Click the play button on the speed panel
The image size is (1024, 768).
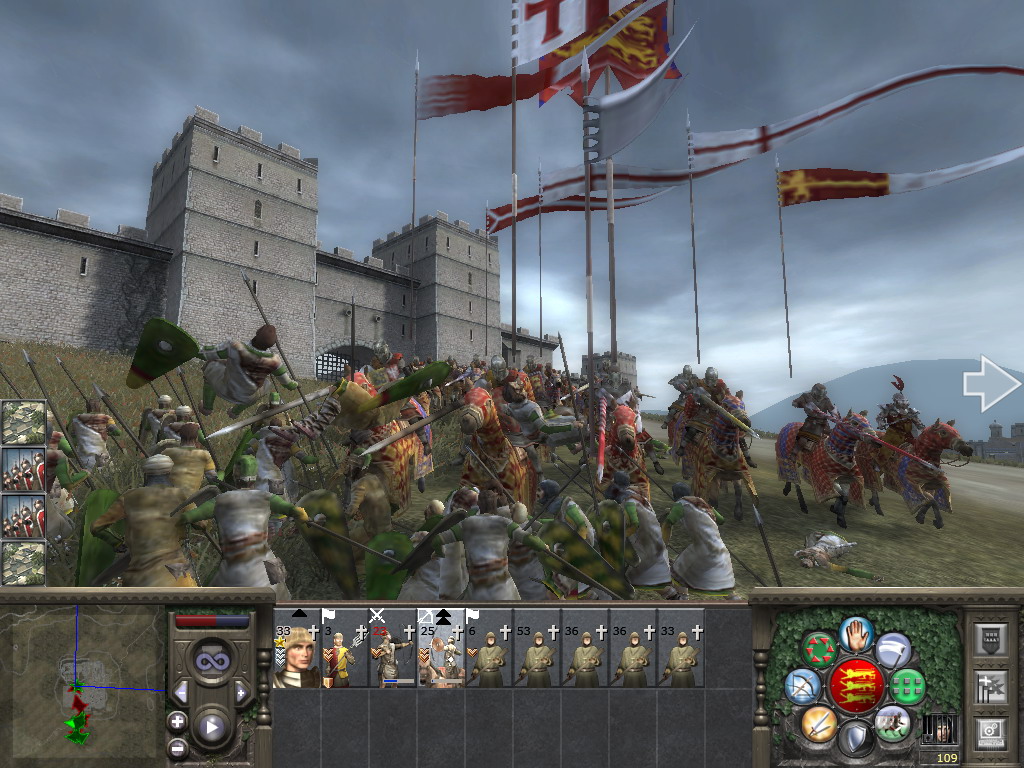(x=211, y=727)
